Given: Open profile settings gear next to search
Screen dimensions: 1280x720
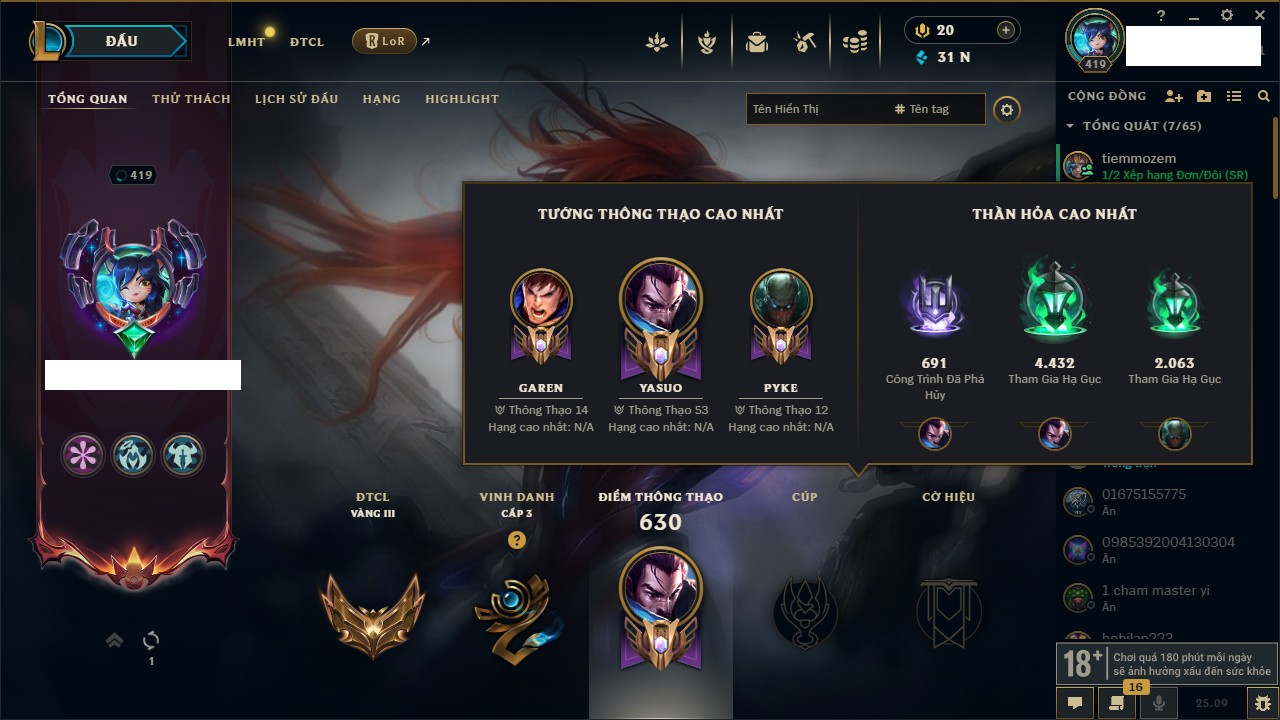Looking at the screenshot, I should coord(1007,109).
